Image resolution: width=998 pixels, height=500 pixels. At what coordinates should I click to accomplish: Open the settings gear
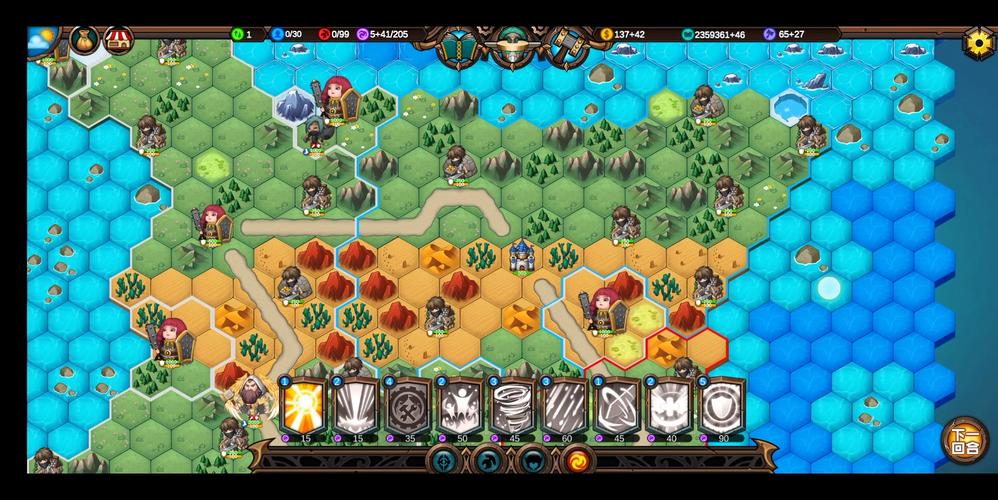[977, 42]
